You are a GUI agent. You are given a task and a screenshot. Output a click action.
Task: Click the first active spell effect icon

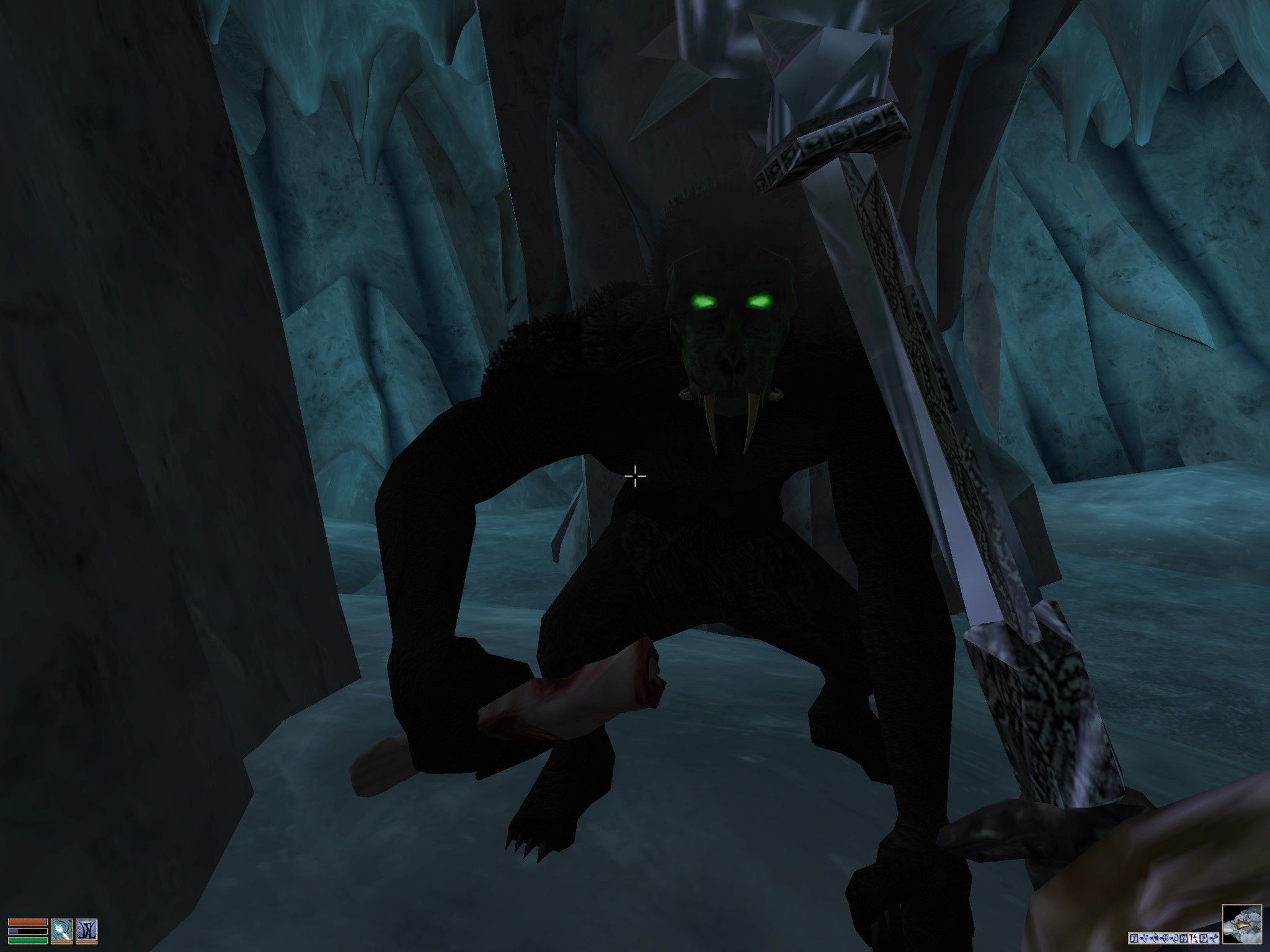click(x=1134, y=938)
